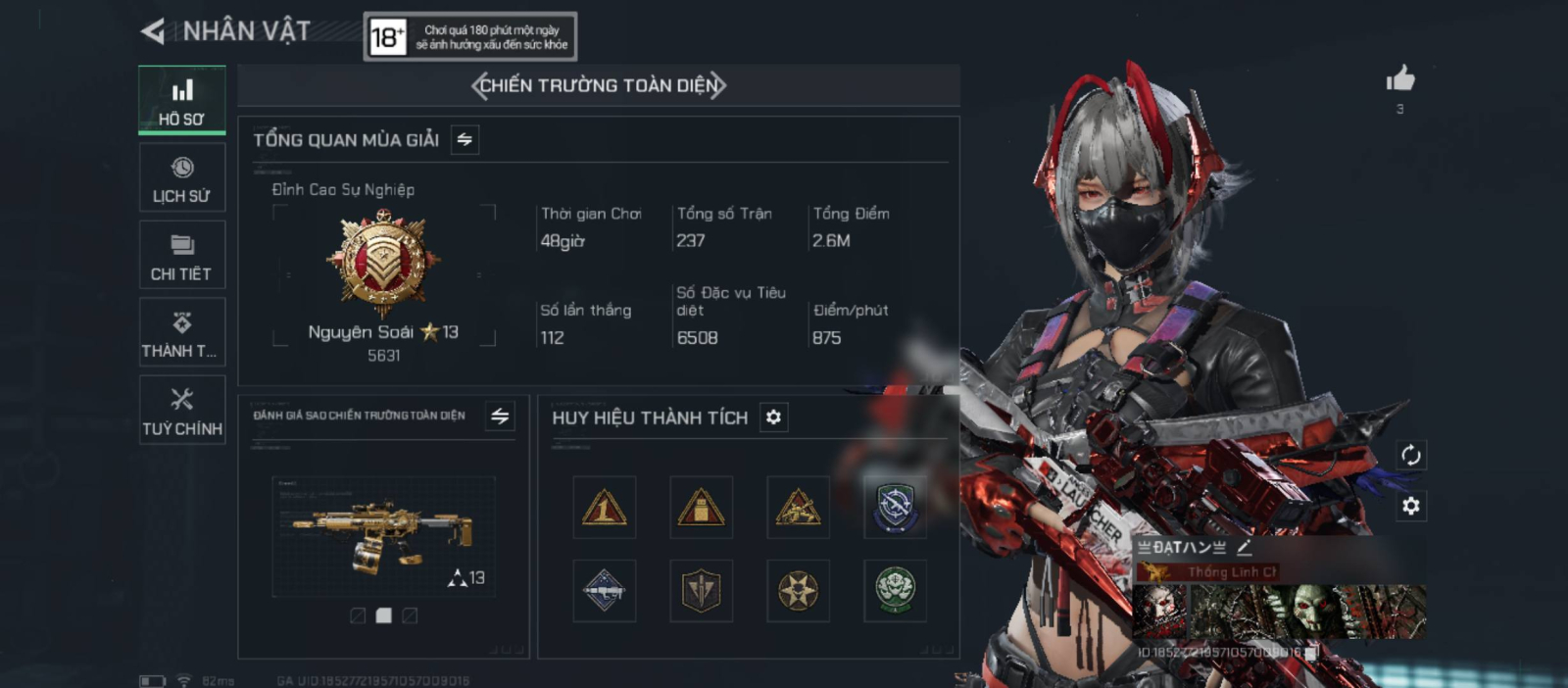
Task: Select the green skull medal badge
Action: (895, 591)
